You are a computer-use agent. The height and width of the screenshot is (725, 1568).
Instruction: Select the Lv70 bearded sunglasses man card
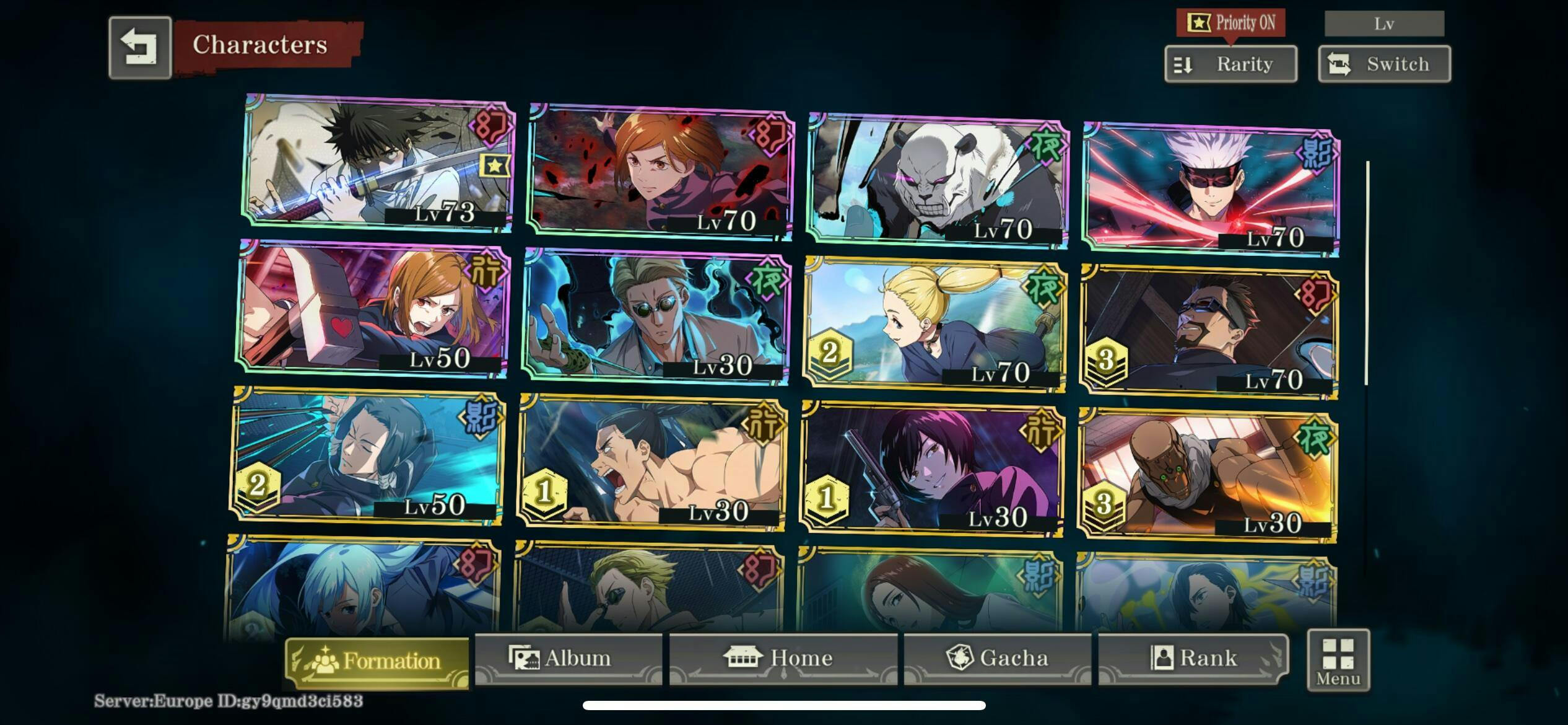(1209, 332)
